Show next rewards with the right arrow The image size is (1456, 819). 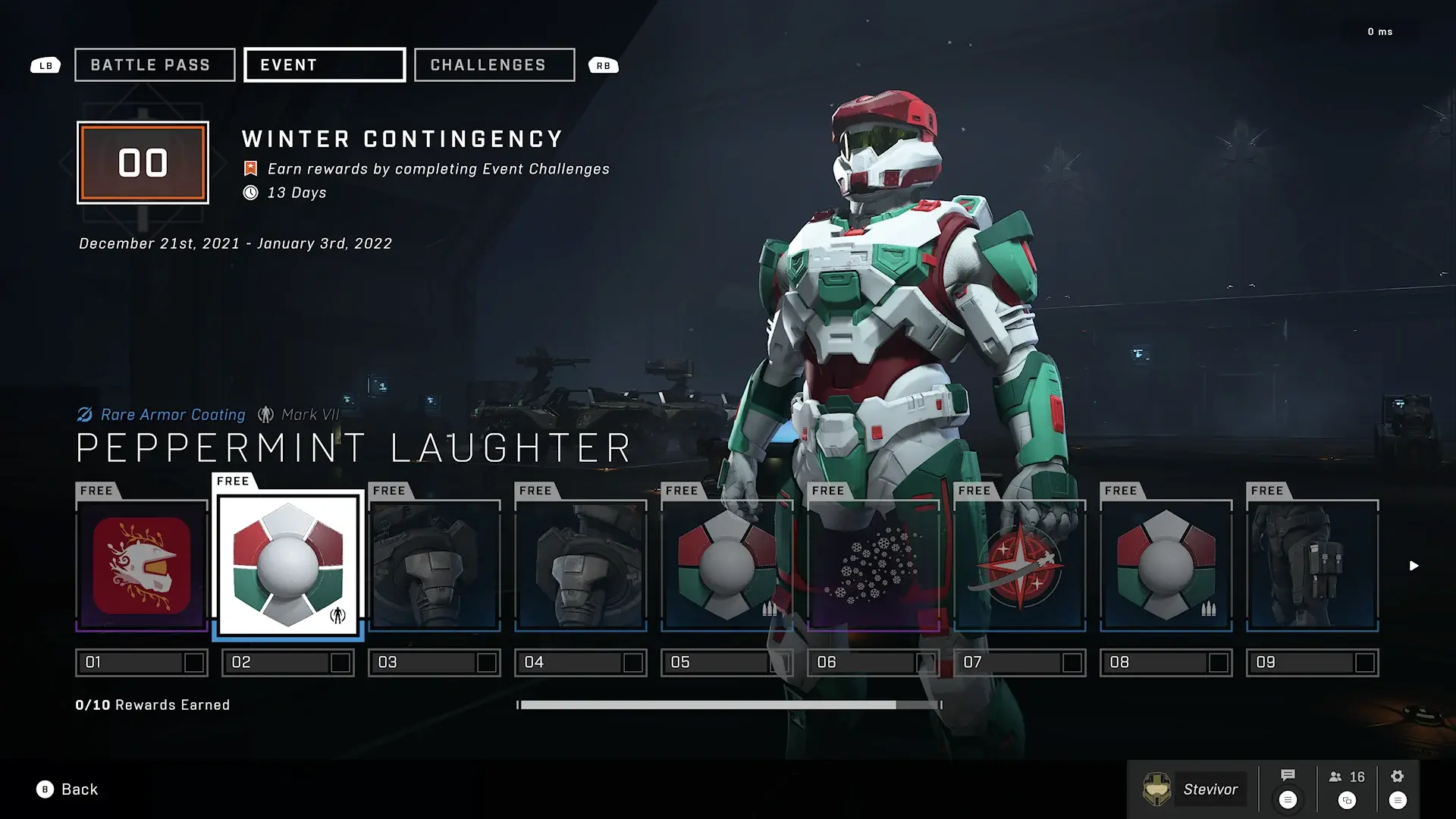click(x=1414, y=566)
